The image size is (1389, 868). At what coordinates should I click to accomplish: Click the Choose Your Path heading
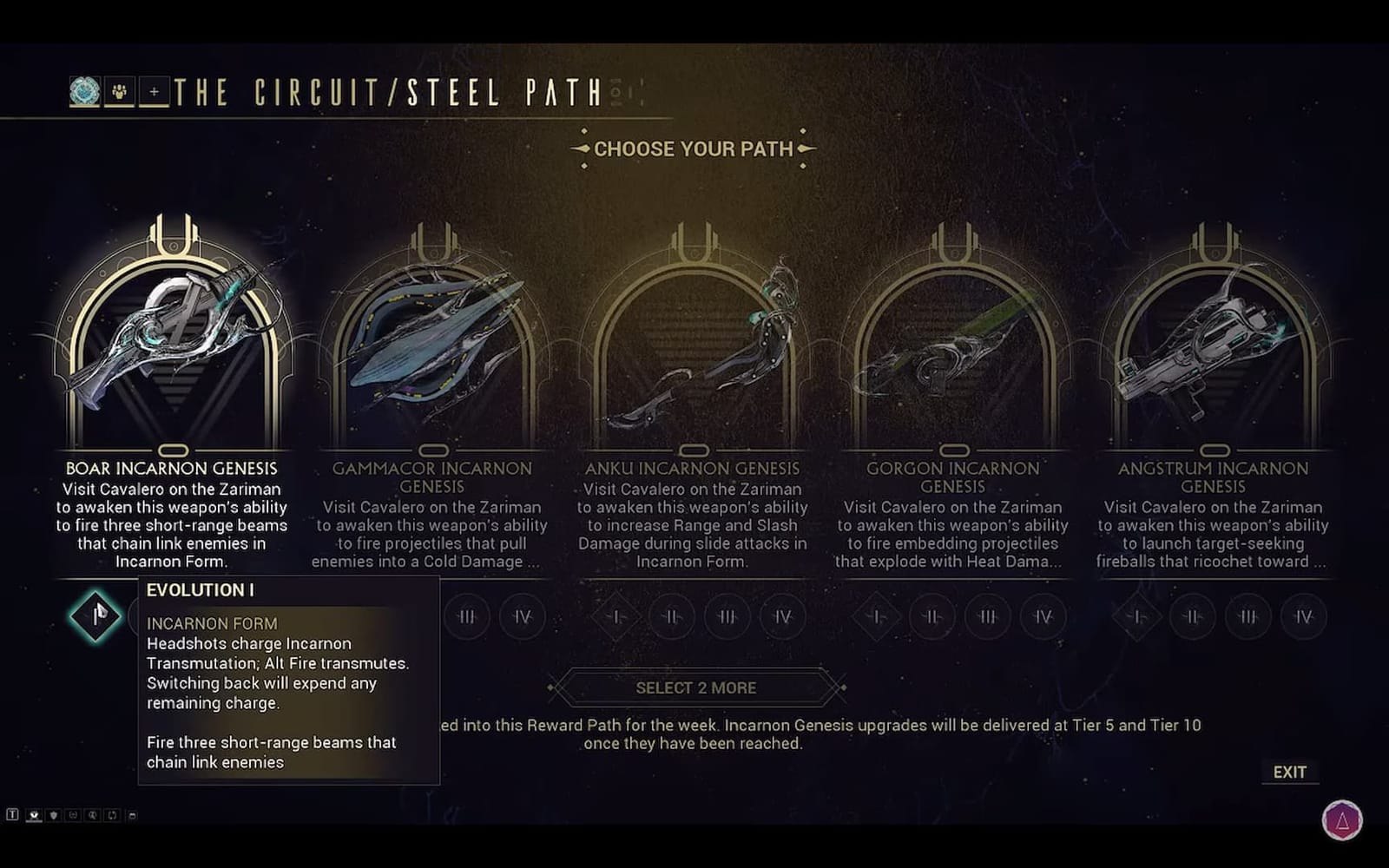coord(694,148)
